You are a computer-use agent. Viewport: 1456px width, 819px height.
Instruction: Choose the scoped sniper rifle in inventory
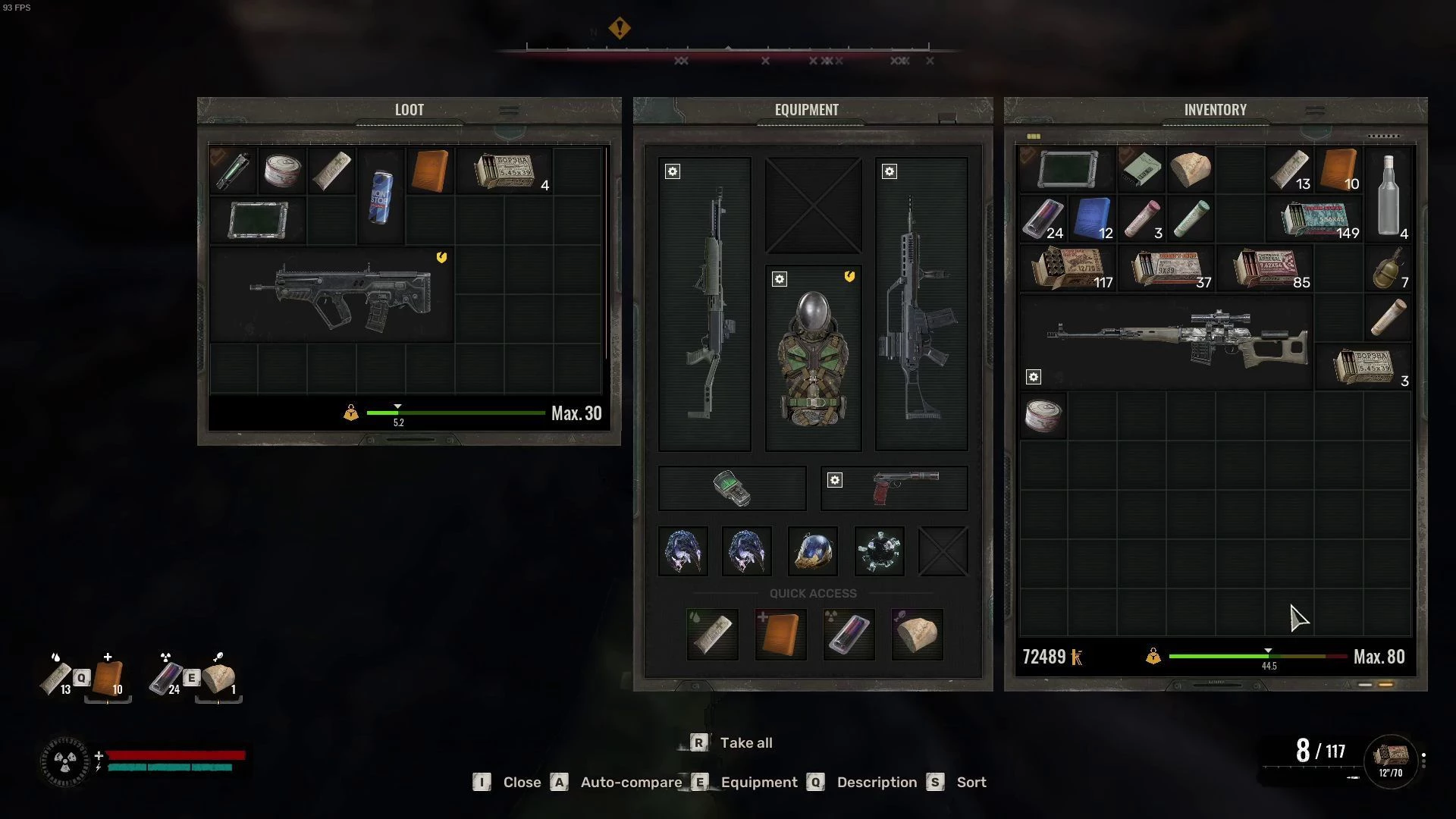point(1178,341)
